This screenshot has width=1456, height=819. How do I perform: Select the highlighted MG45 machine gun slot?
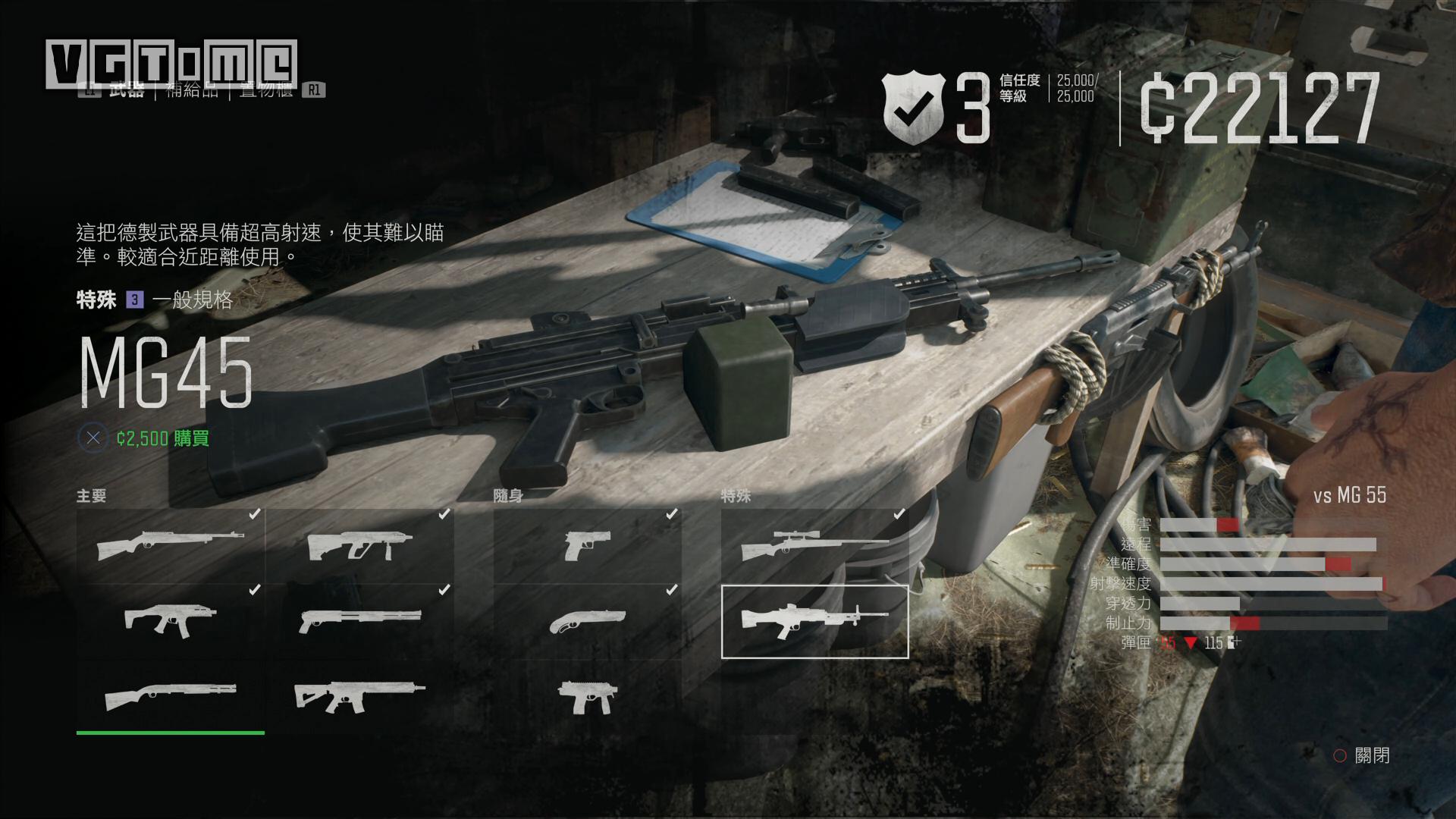pos(814,621)
